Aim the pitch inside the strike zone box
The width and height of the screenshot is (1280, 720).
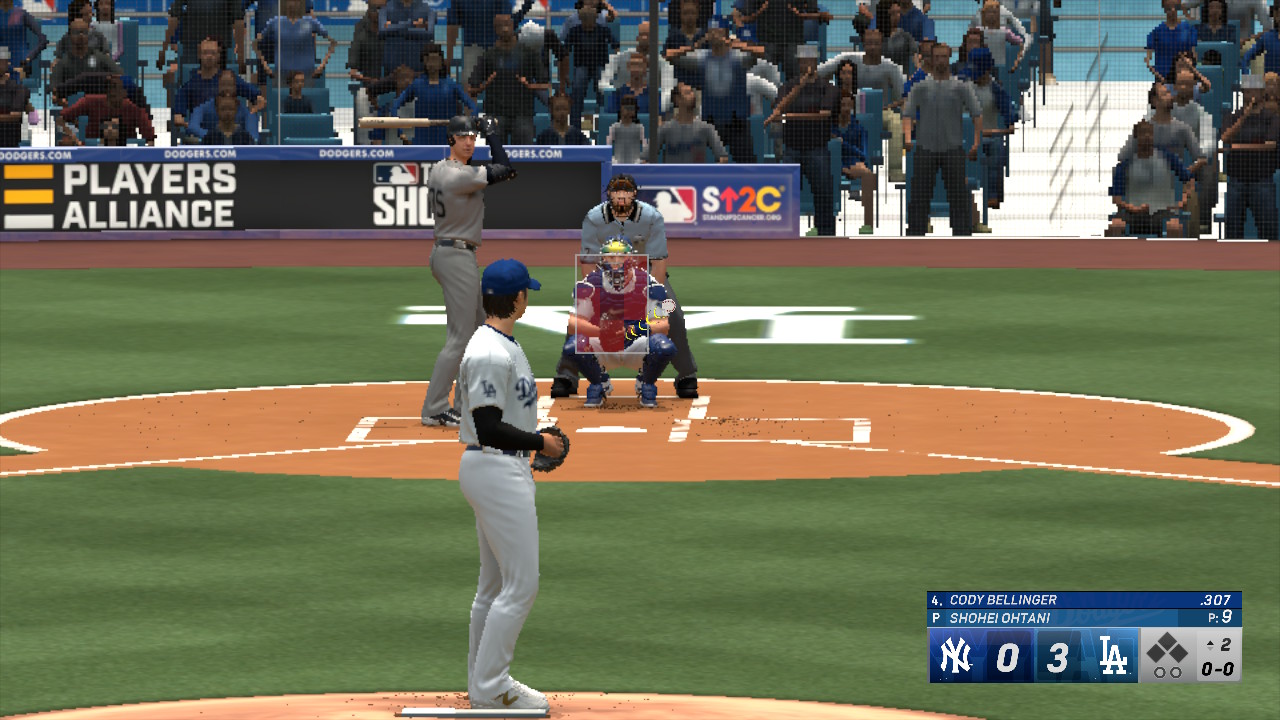(612, 304)
